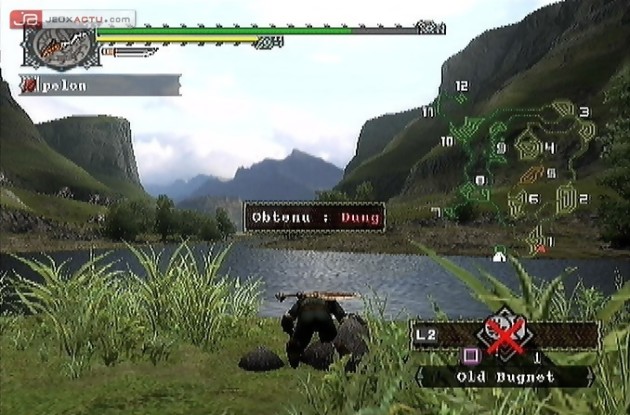Click the red player marker on the minimap

pos(542,244)
